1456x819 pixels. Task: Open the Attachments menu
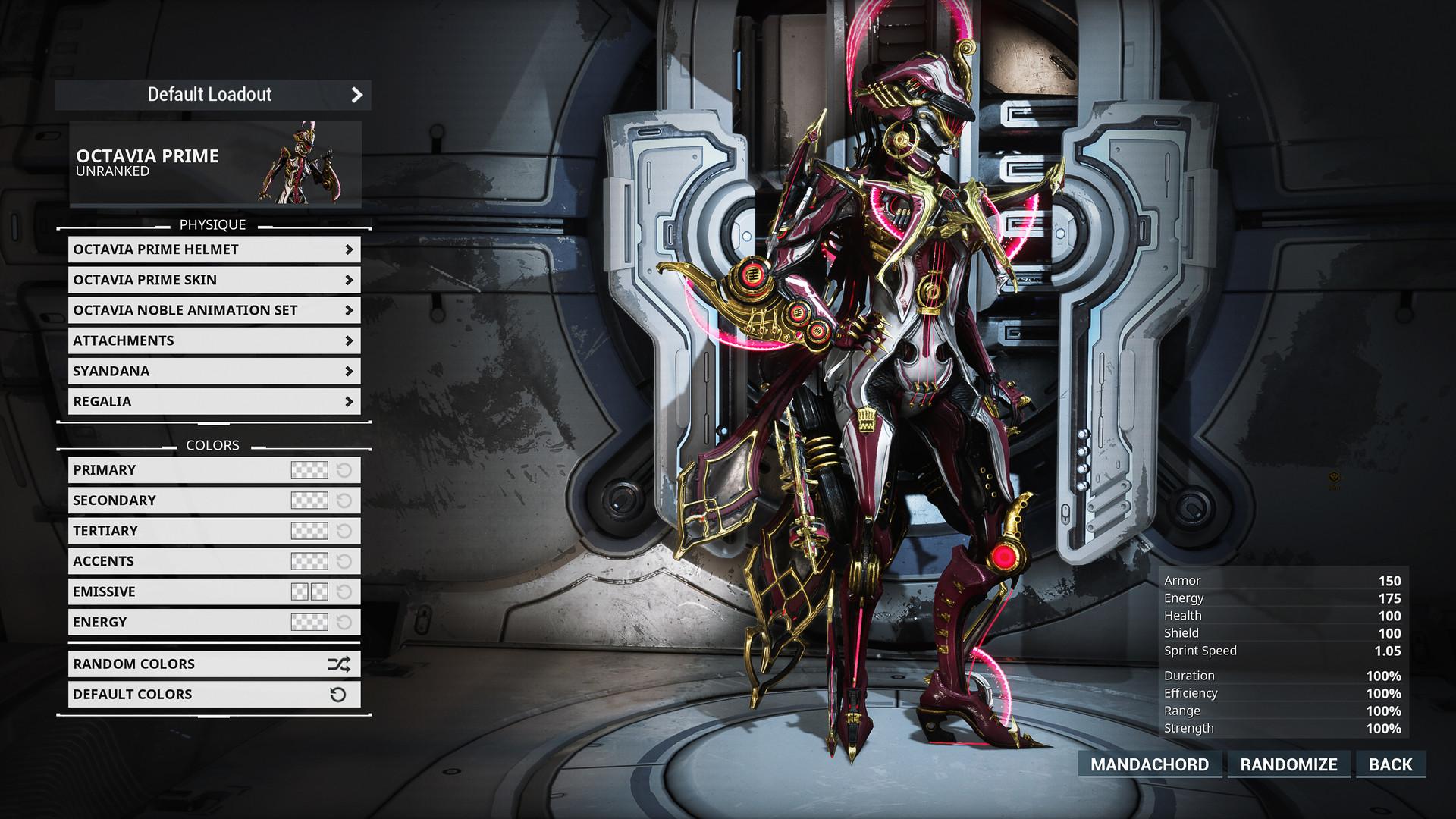[214, 340]
